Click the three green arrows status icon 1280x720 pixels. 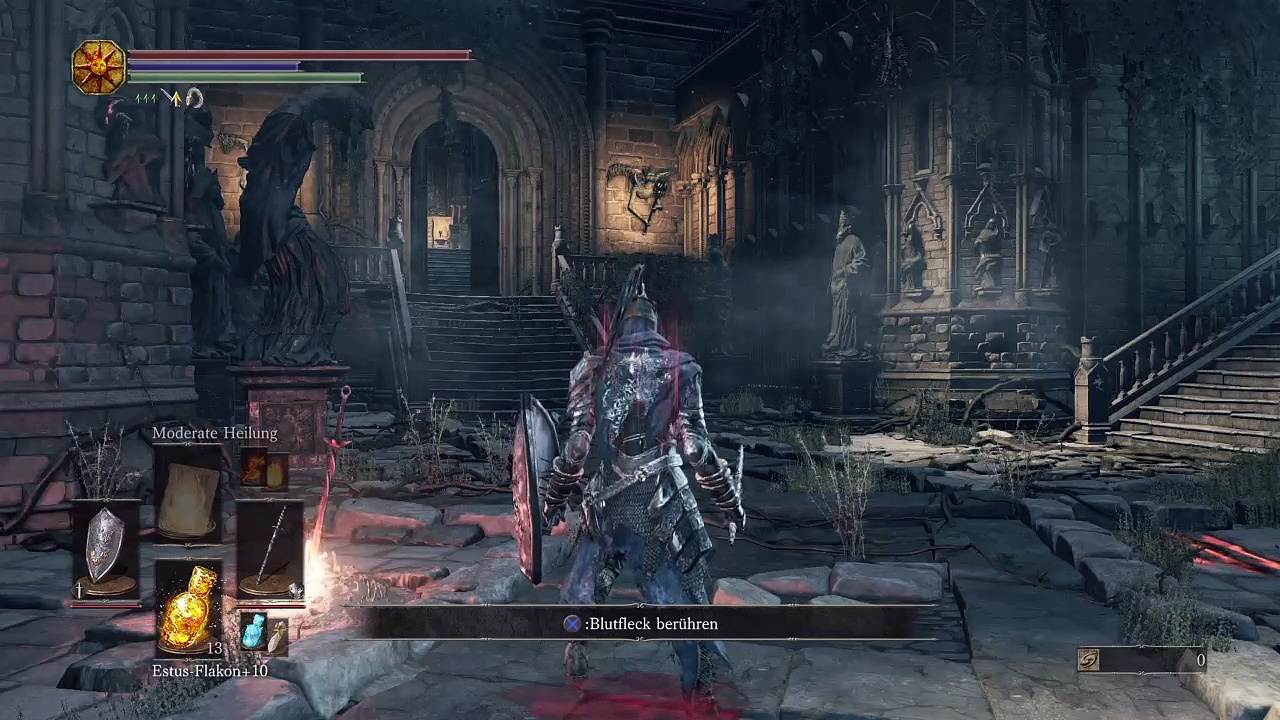[x=146, y=98]
